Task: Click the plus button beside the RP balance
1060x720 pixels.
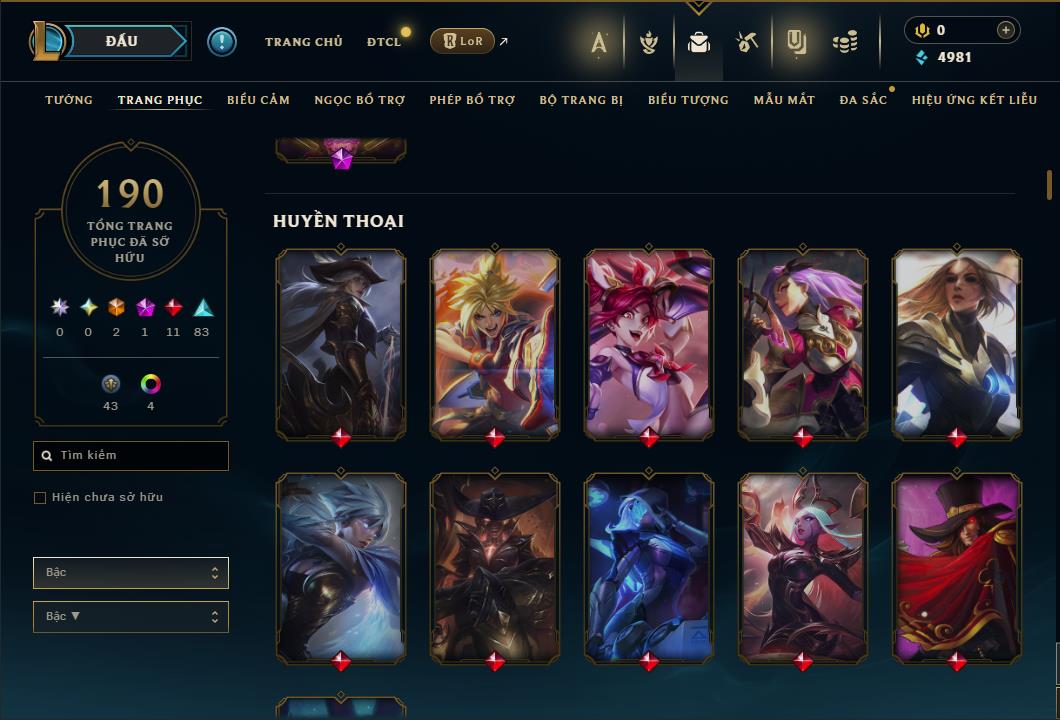Action: tap(1005, 30)
